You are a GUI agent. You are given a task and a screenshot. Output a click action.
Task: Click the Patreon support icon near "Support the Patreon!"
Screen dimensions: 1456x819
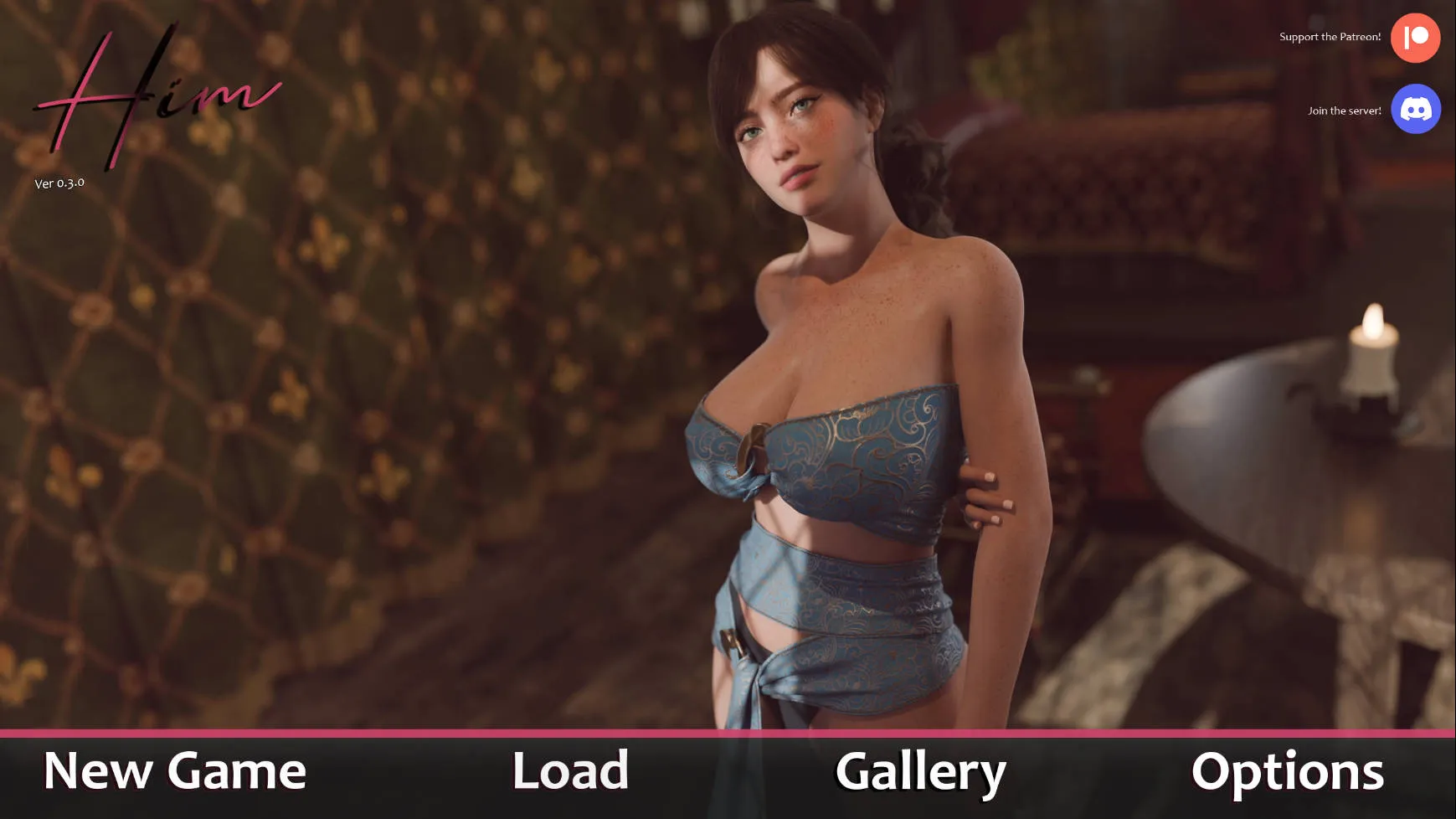click(x=1416, y=37)
